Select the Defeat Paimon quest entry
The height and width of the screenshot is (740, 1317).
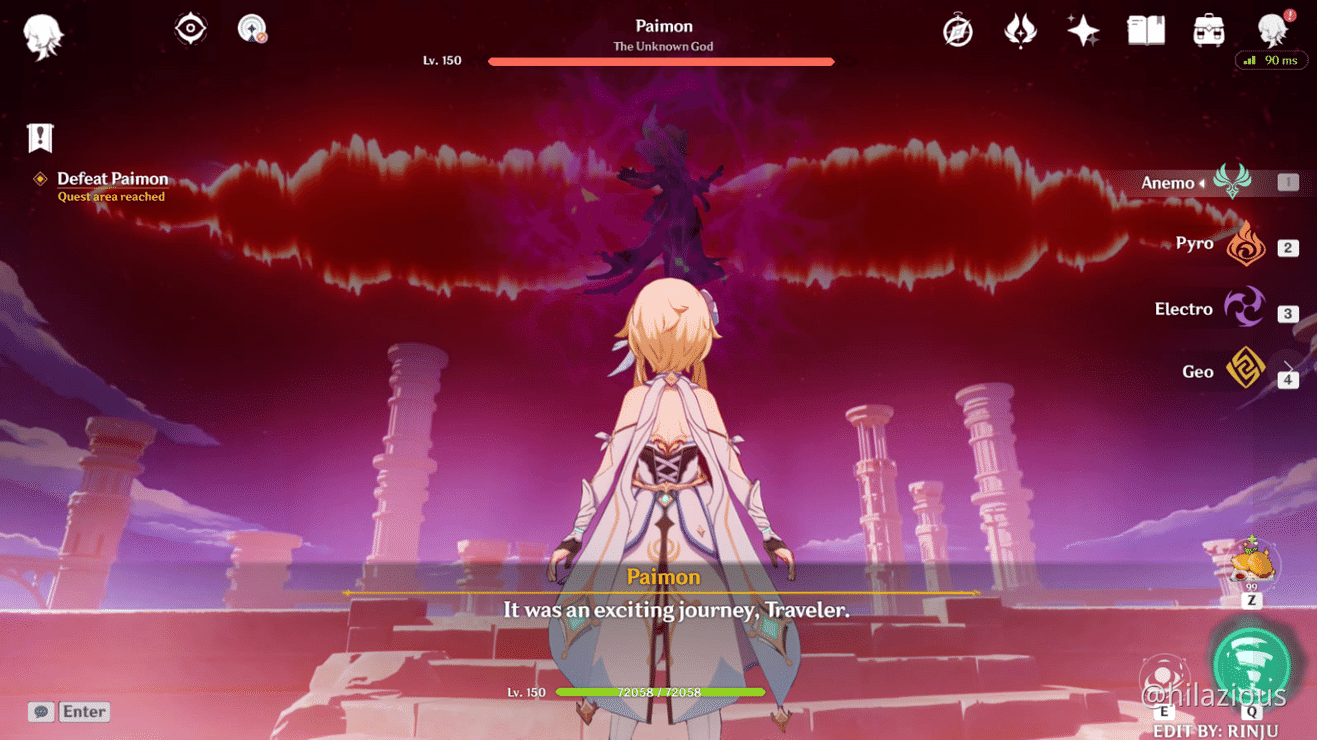coord(110,179)
